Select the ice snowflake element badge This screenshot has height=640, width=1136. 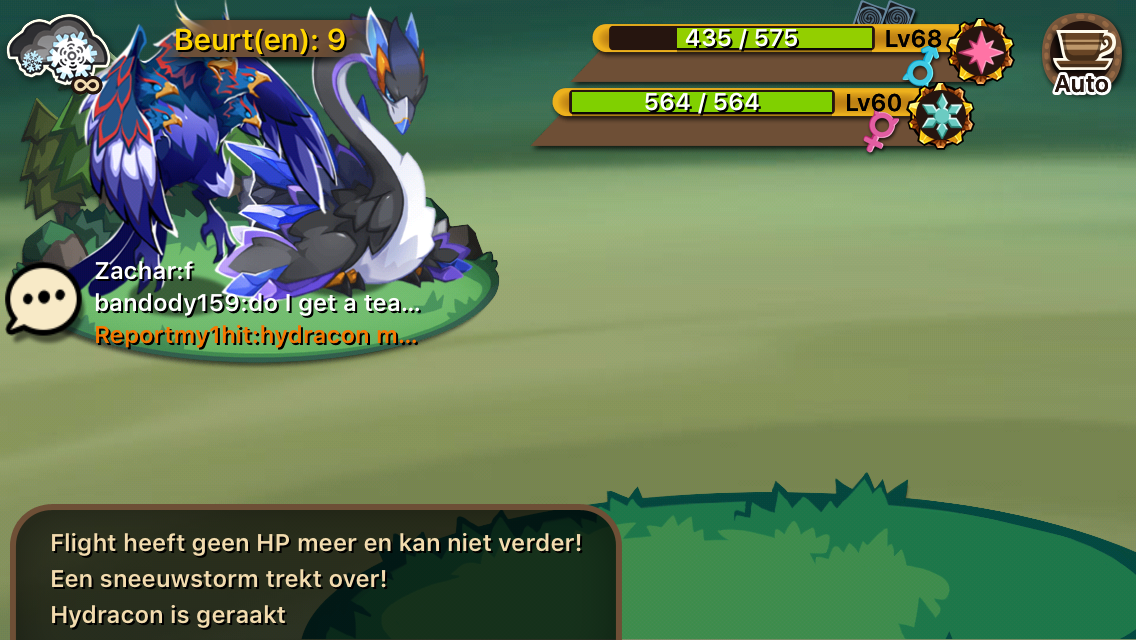940,116
